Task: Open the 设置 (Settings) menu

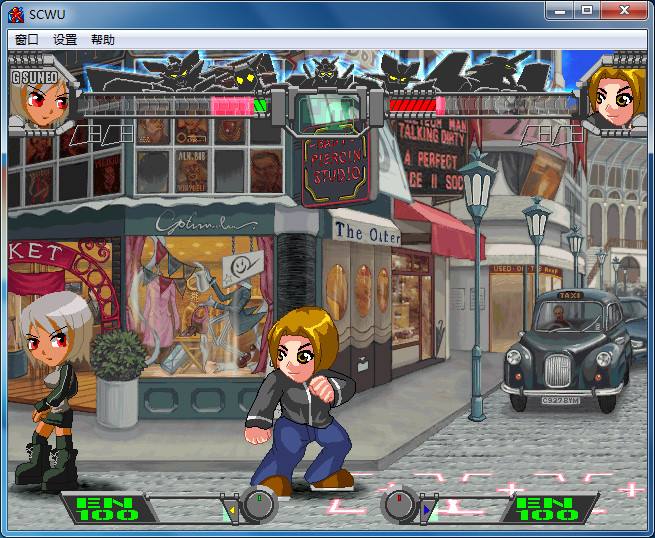Action: coord(65,40)
